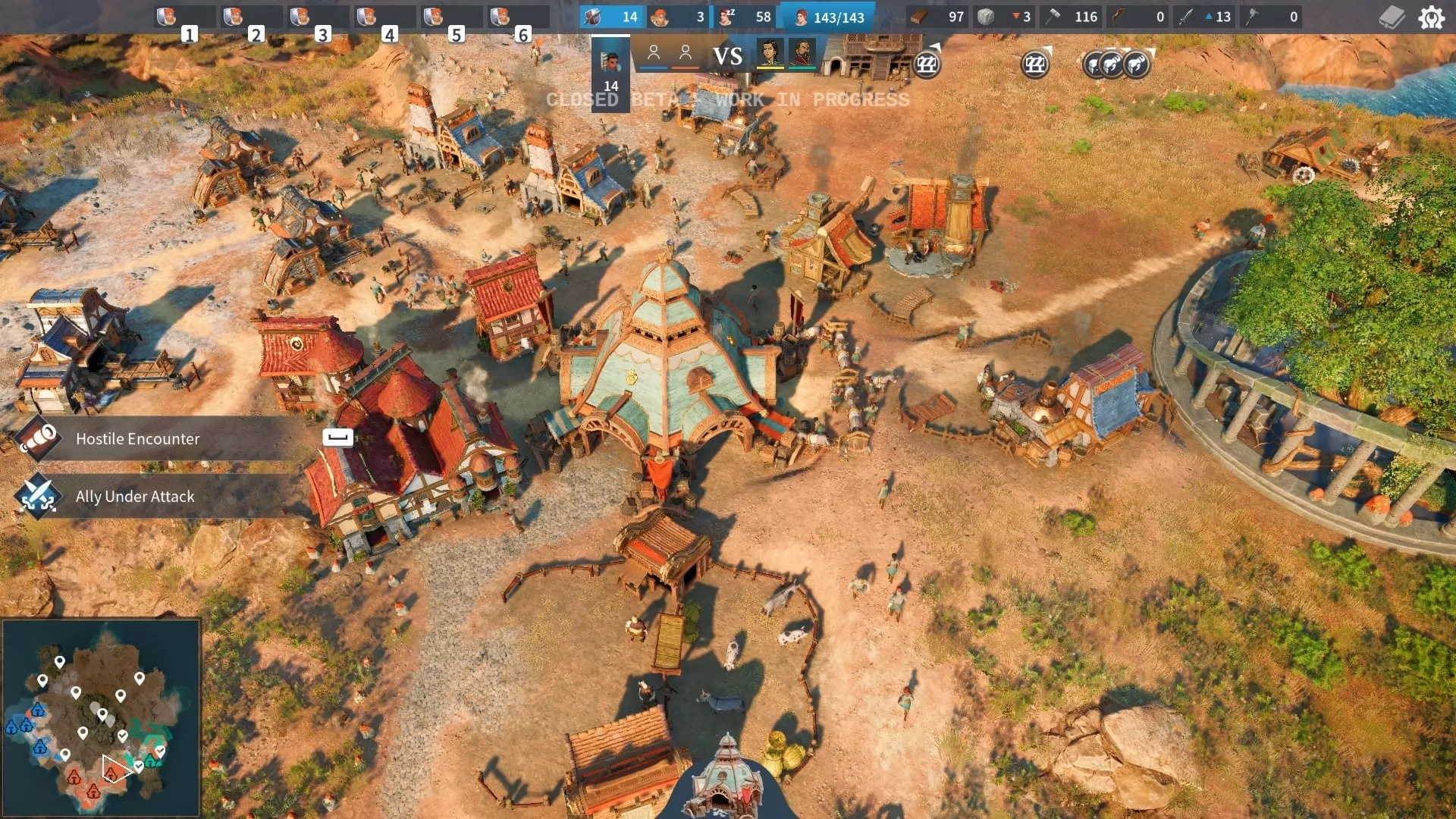This screenshot has height=819, width=1456.
Task: Click the yellow-underlined opponent portrait
Action: click(x=770, y=55)
